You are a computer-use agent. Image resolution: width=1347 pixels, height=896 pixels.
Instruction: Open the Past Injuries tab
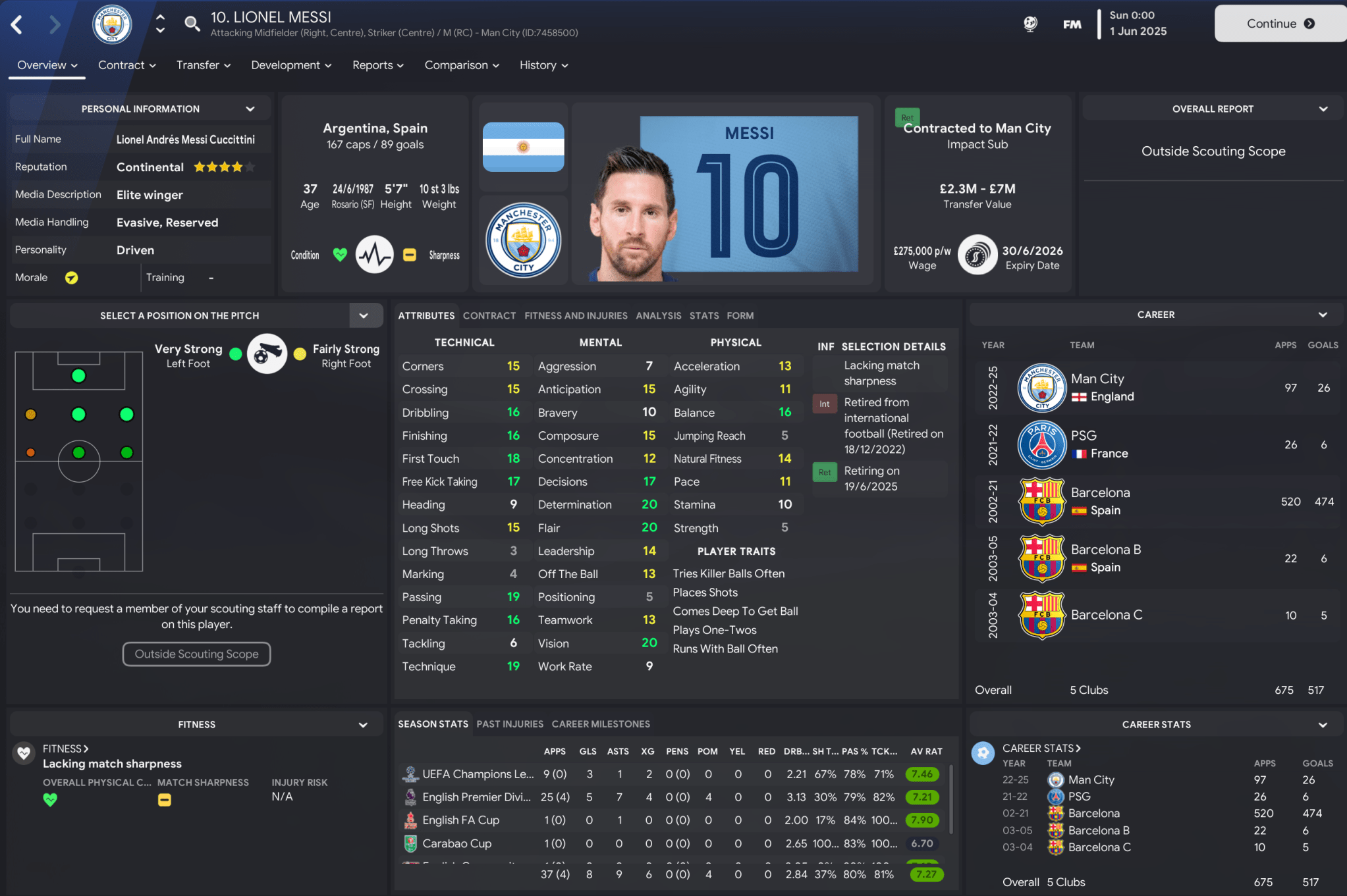pyautogui.click(x=510, y=724)
